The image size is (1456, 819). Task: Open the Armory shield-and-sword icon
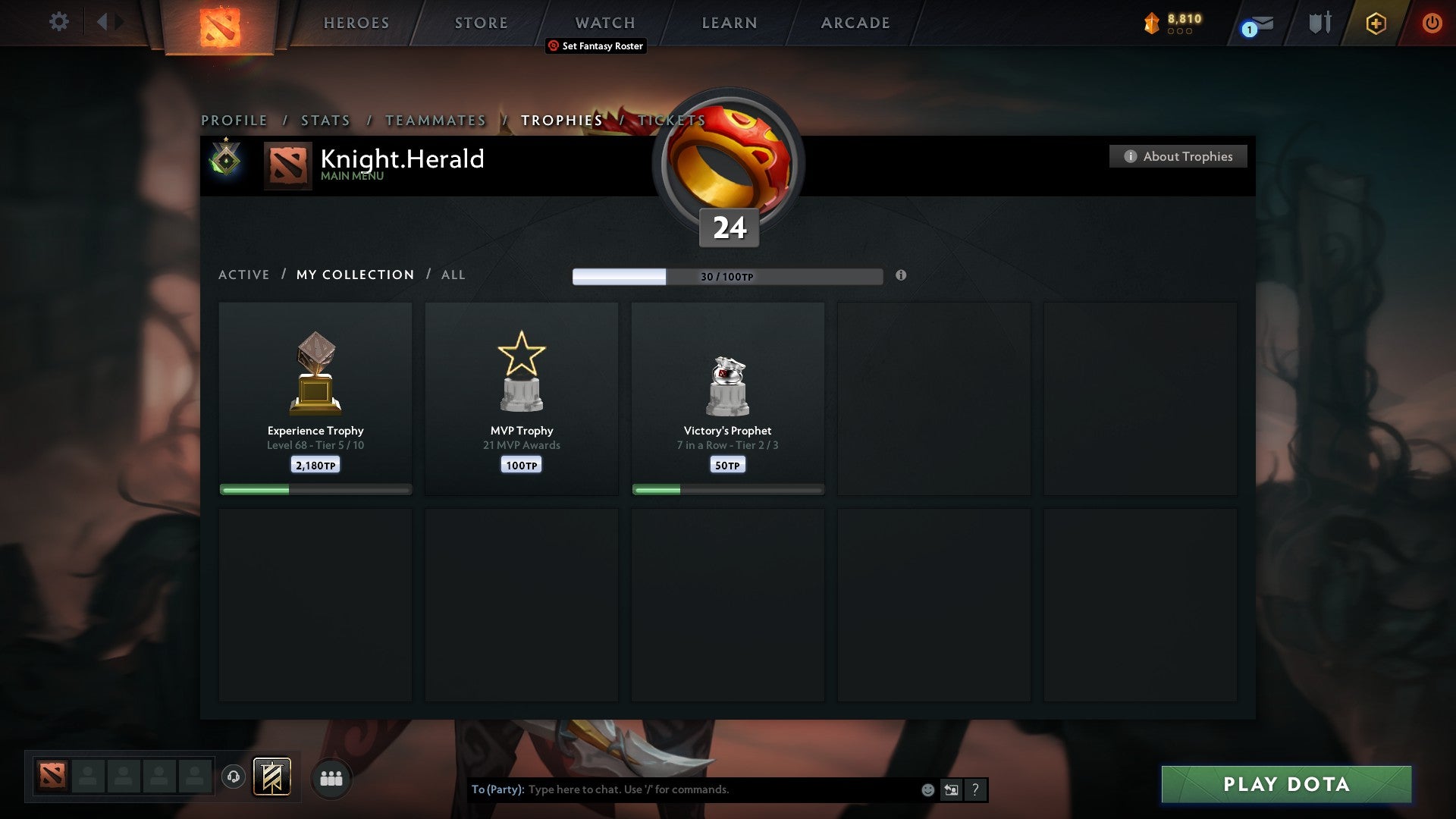coord(1319,22)
